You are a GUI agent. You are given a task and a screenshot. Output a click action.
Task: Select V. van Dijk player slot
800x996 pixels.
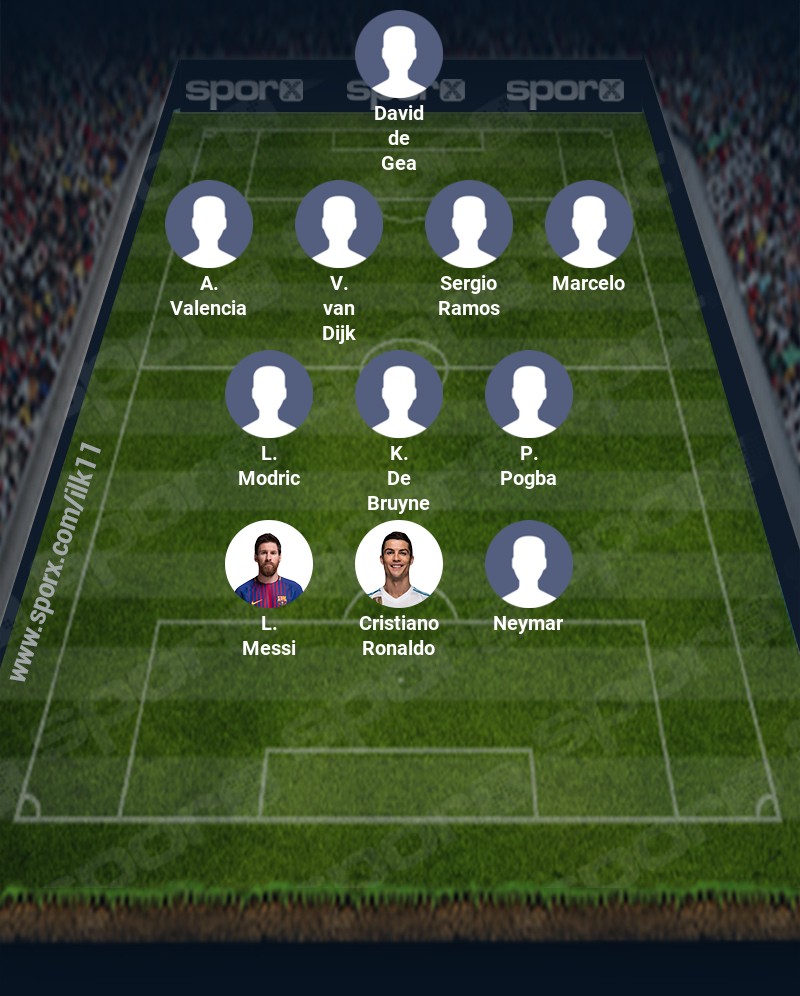click(339, 224)
